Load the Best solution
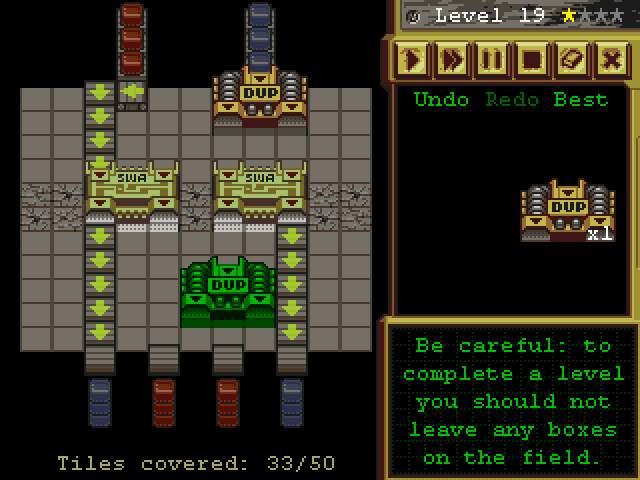Screen dimensions: 640x480 coord(580,100)
